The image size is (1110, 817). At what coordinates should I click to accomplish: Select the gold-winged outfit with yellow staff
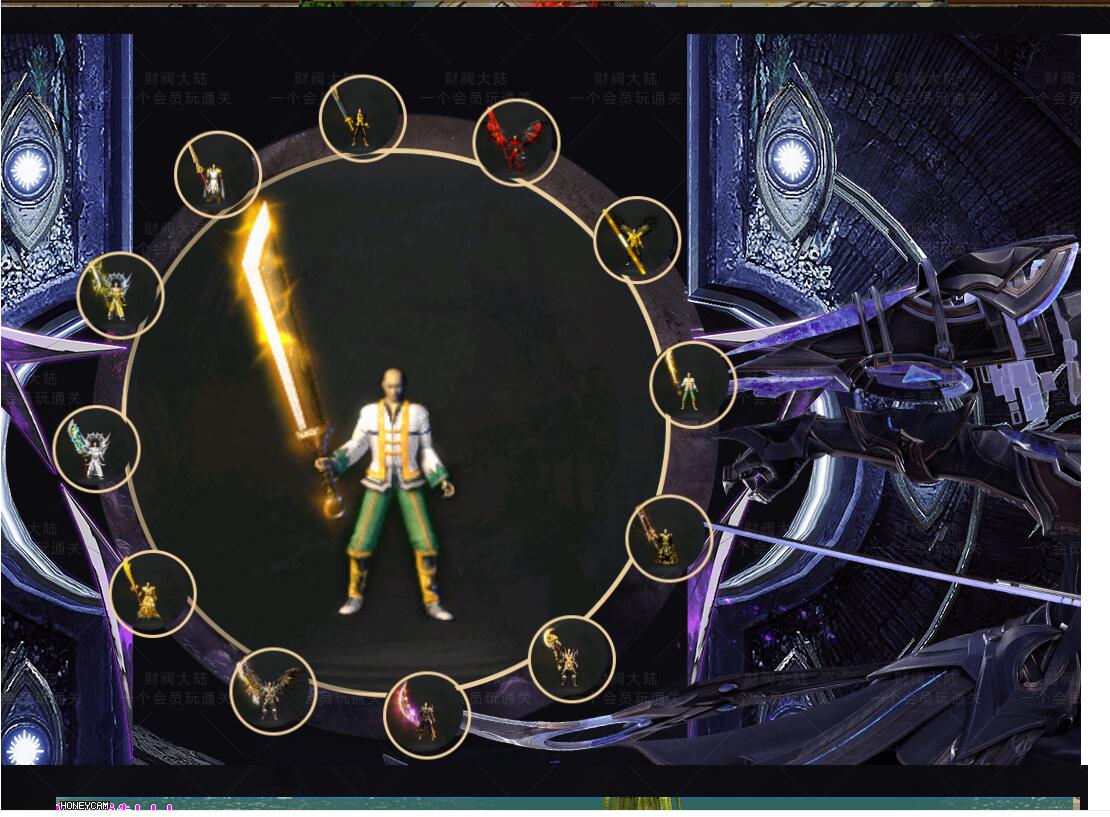coord(636,240)
